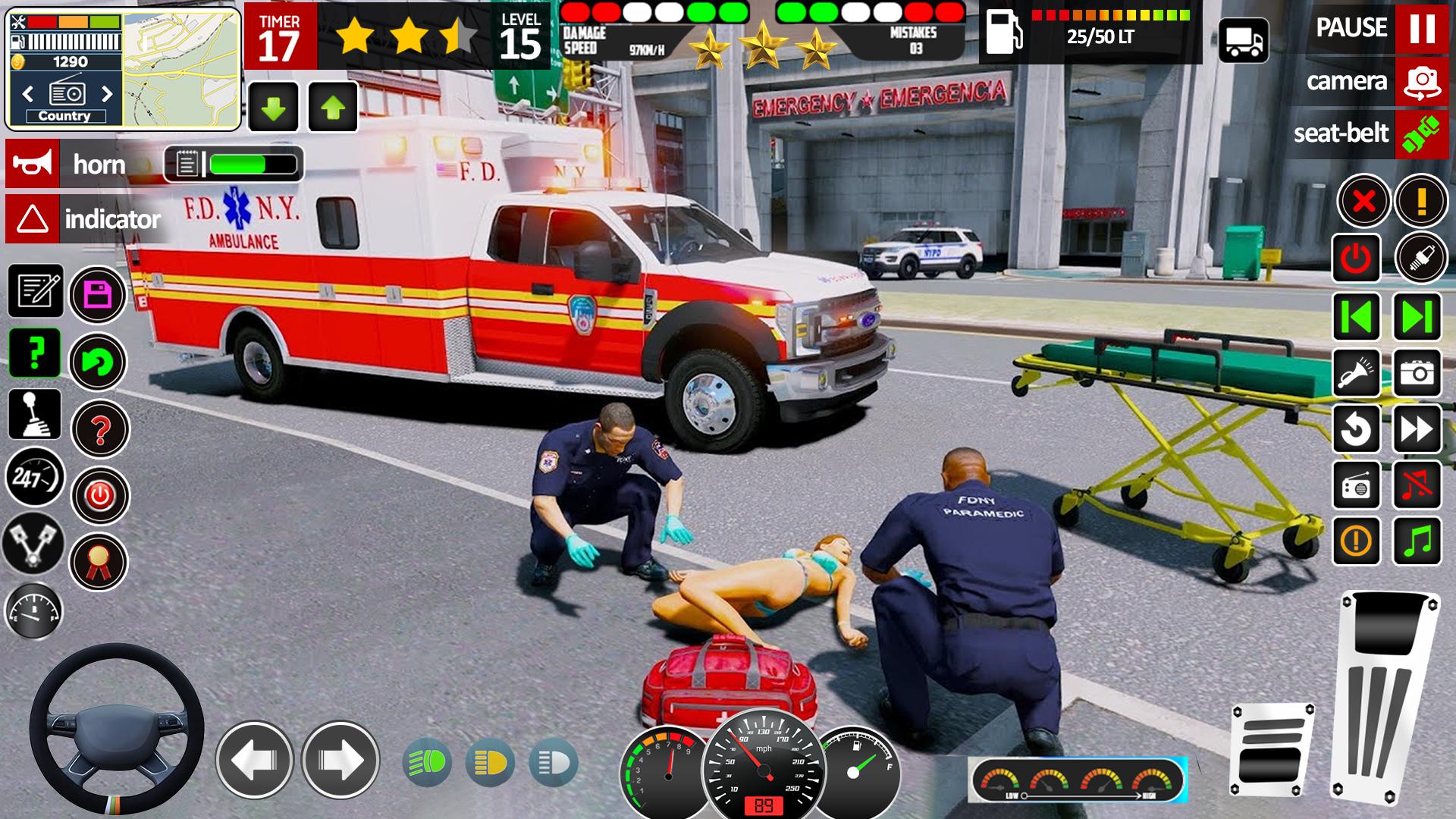
Task: Steer left with the left arrow button
Action: (x=254, y=760)
